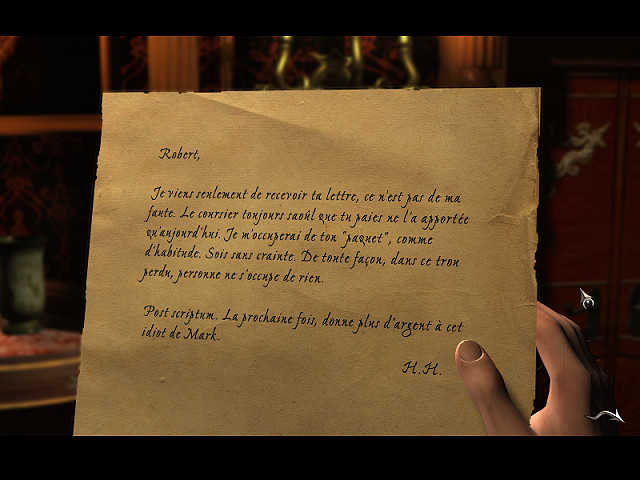640x480 pixels.
Task: Click the silver return arrow to put letter away
Action: [607, 415]
